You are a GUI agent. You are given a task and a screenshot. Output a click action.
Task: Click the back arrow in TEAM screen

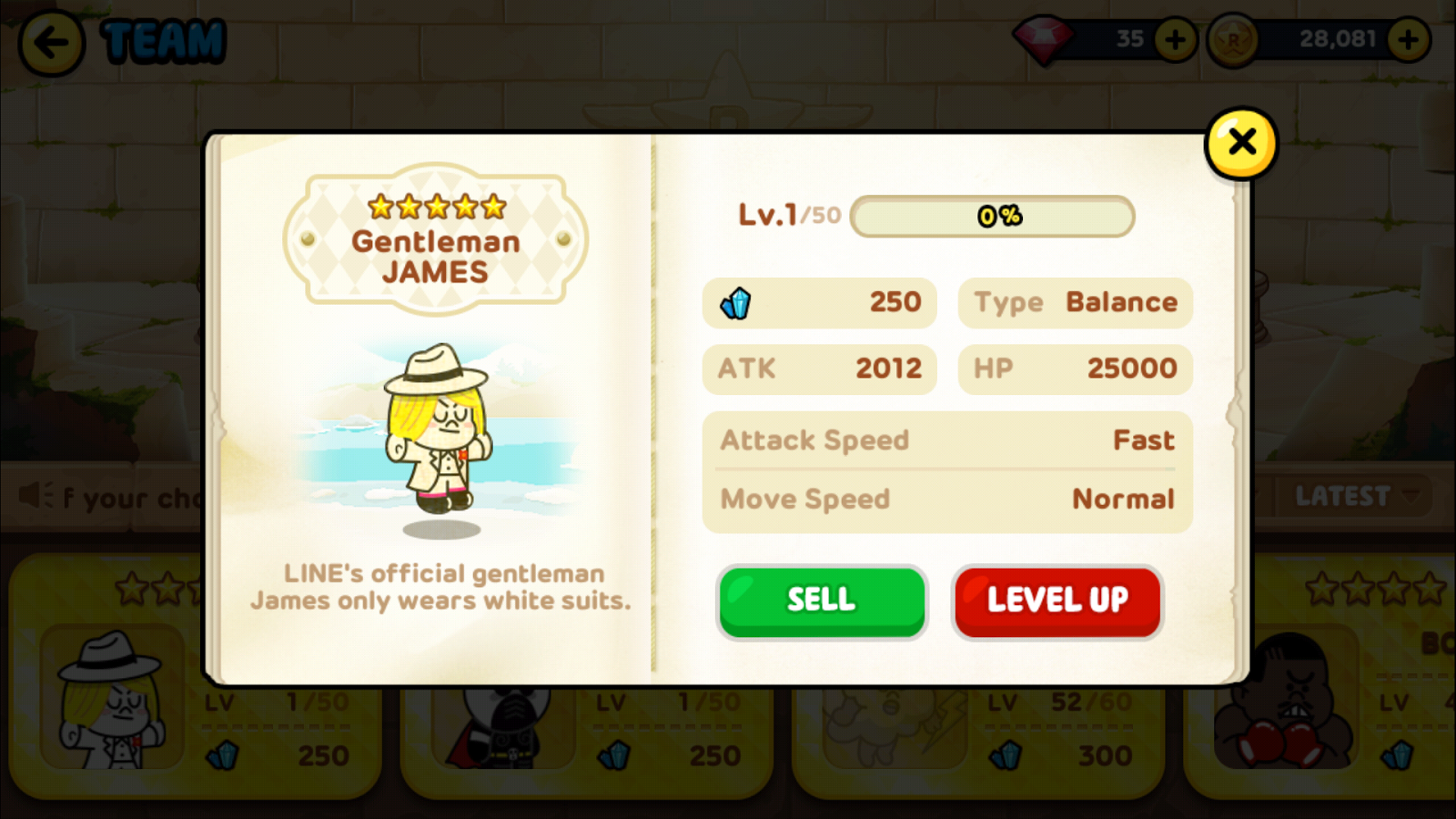[x=50, y=43]
